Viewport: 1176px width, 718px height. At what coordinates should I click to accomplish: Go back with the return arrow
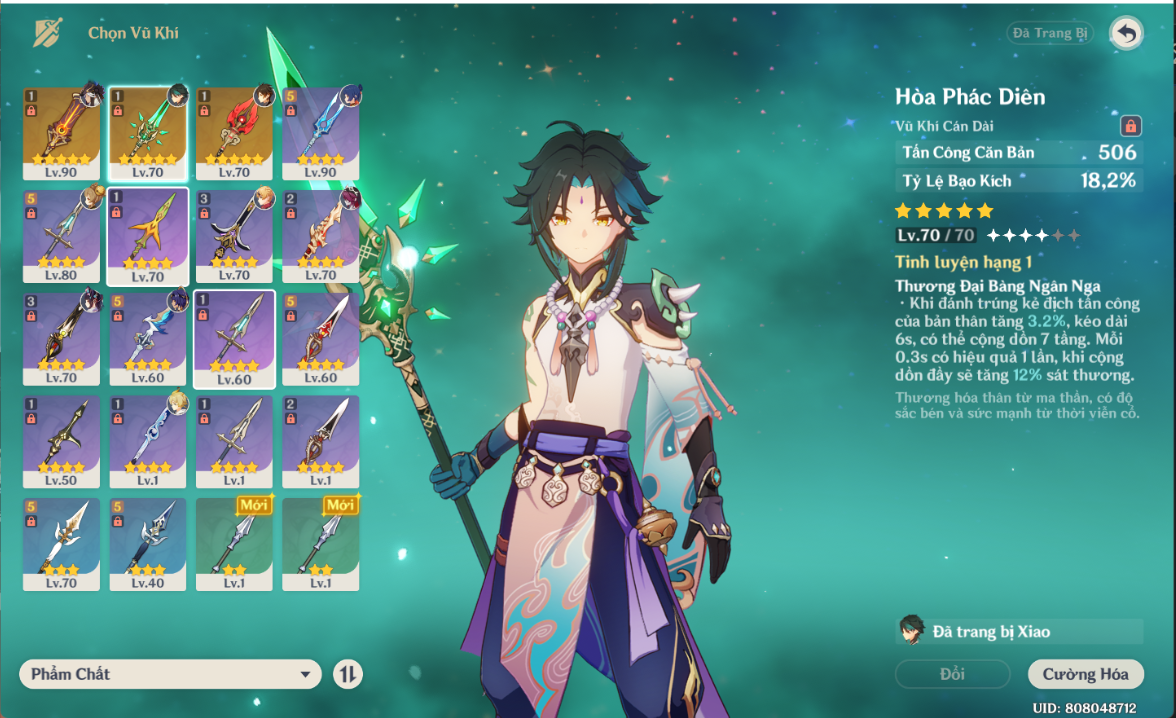click(x=1126, y=33)
